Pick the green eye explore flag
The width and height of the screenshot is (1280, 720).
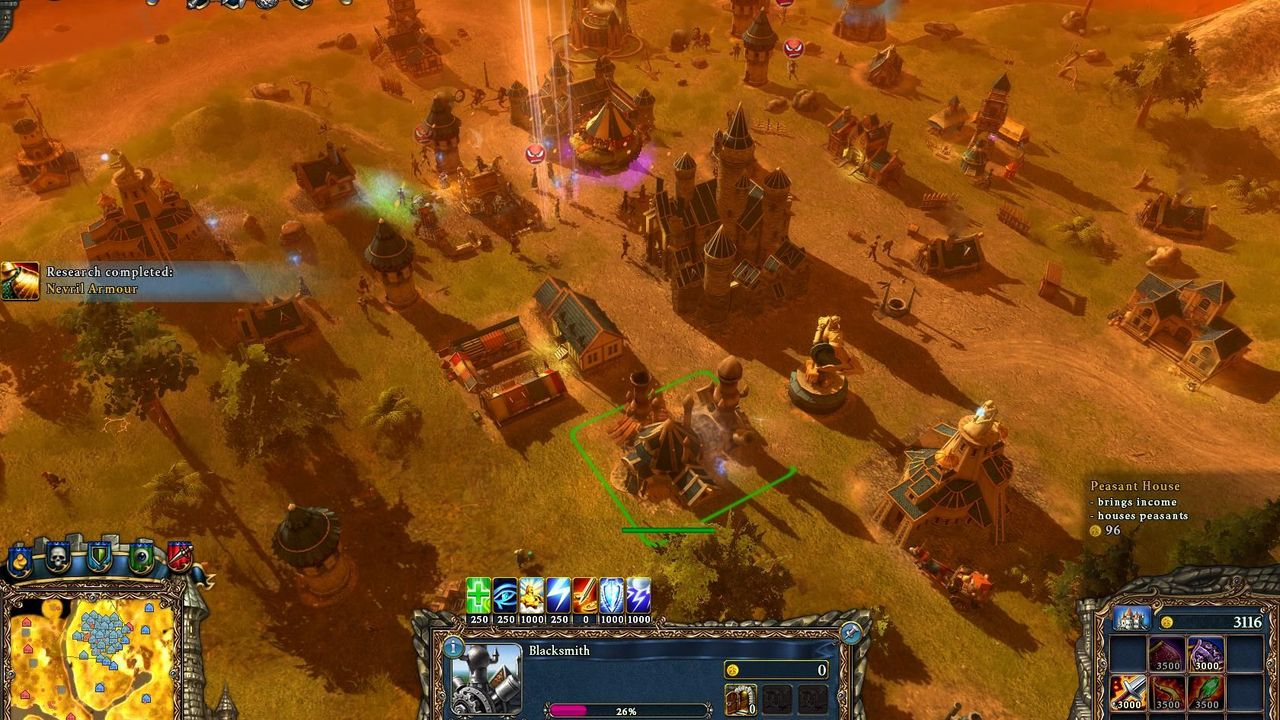141,556
